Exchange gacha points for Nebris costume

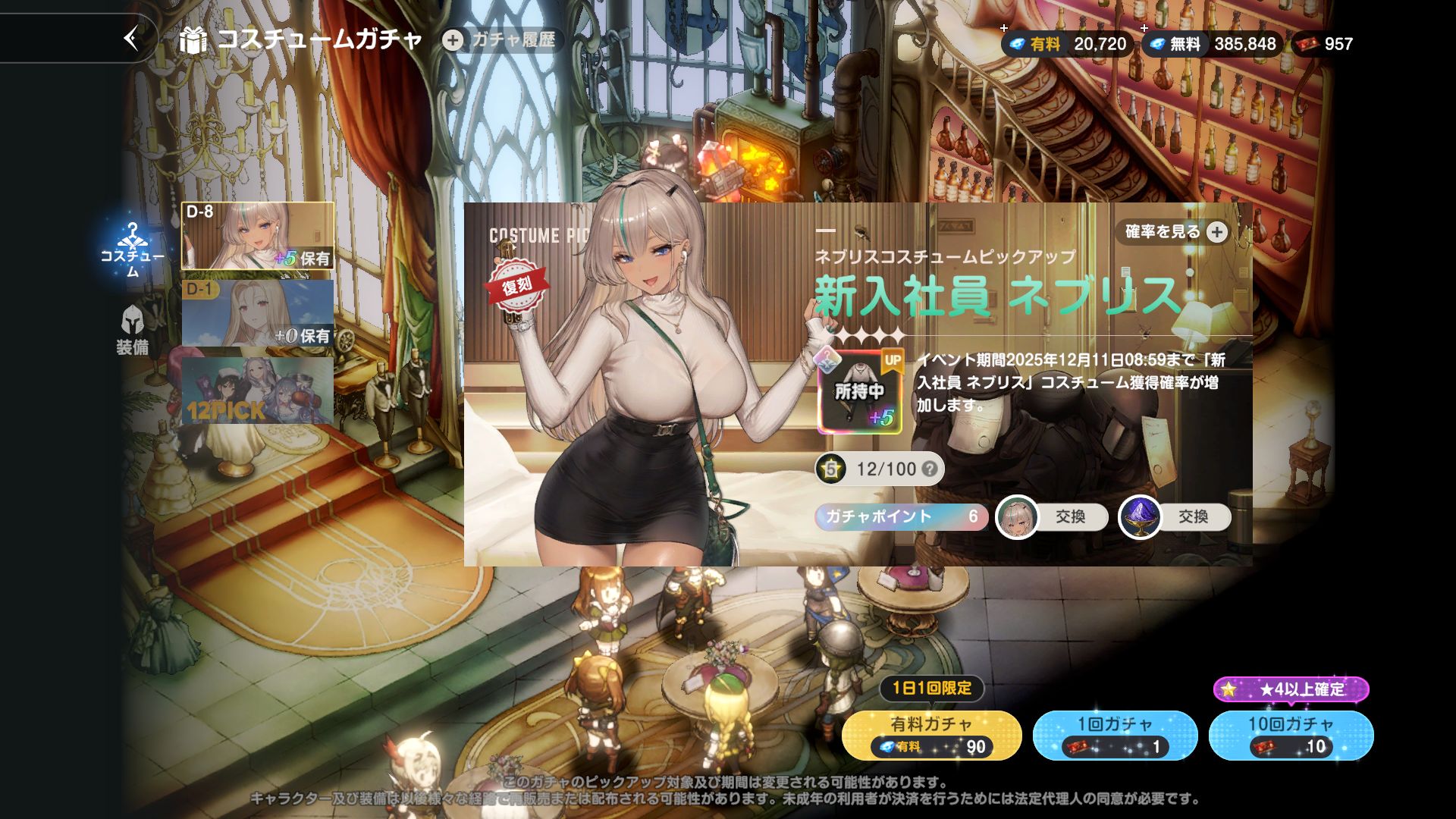click(x=1052, y=517)
